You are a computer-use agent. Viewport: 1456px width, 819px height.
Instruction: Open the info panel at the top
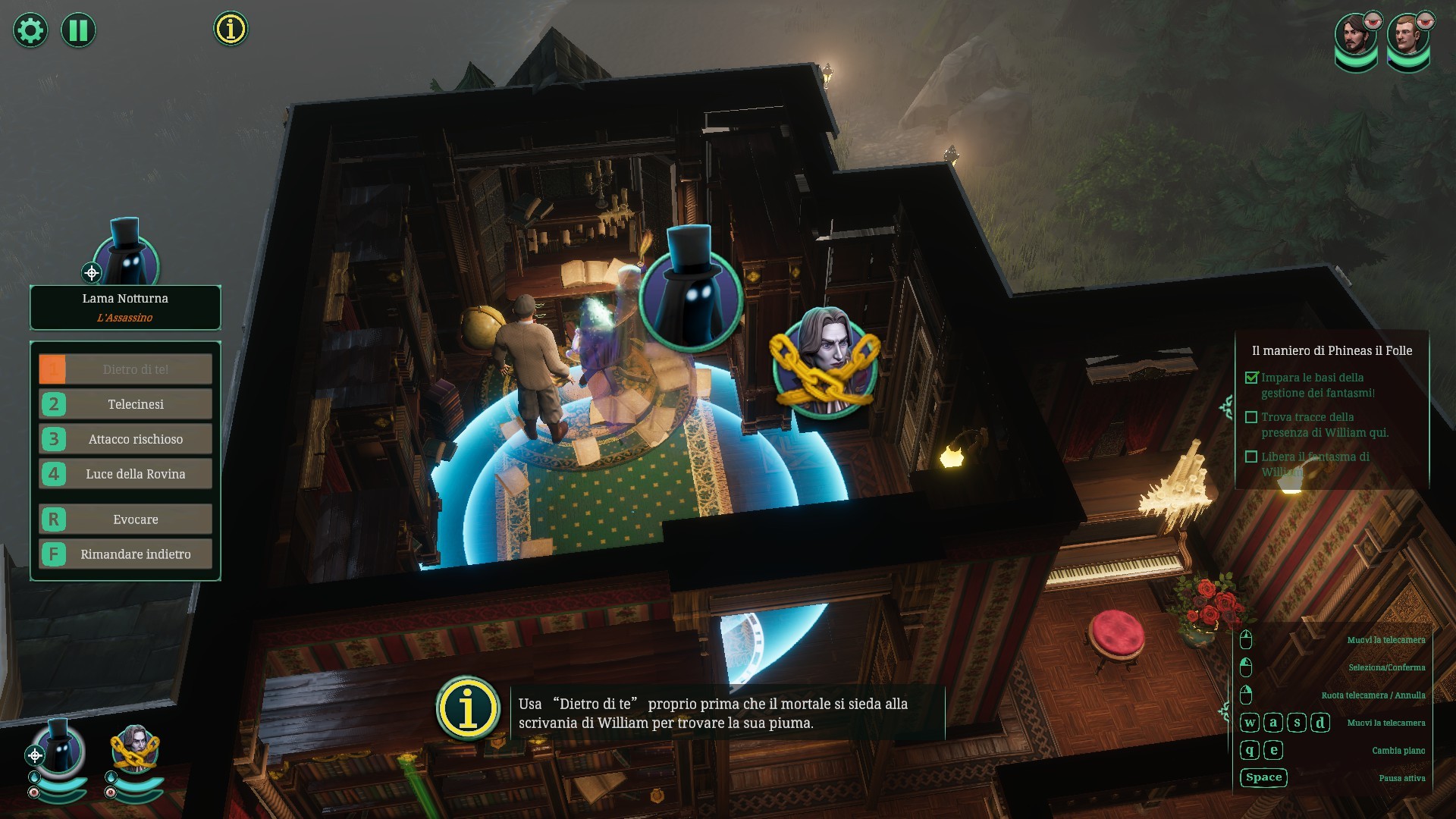231,29
